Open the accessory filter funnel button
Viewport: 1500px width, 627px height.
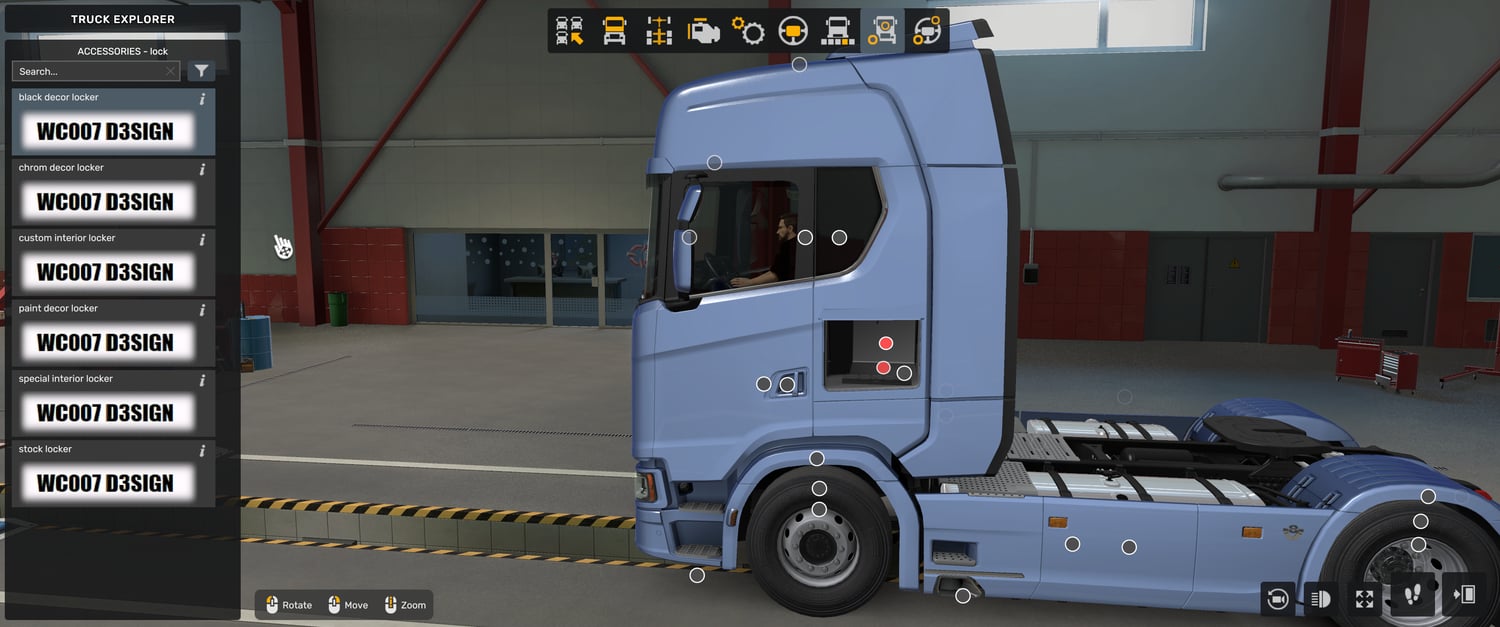[201, 71]
